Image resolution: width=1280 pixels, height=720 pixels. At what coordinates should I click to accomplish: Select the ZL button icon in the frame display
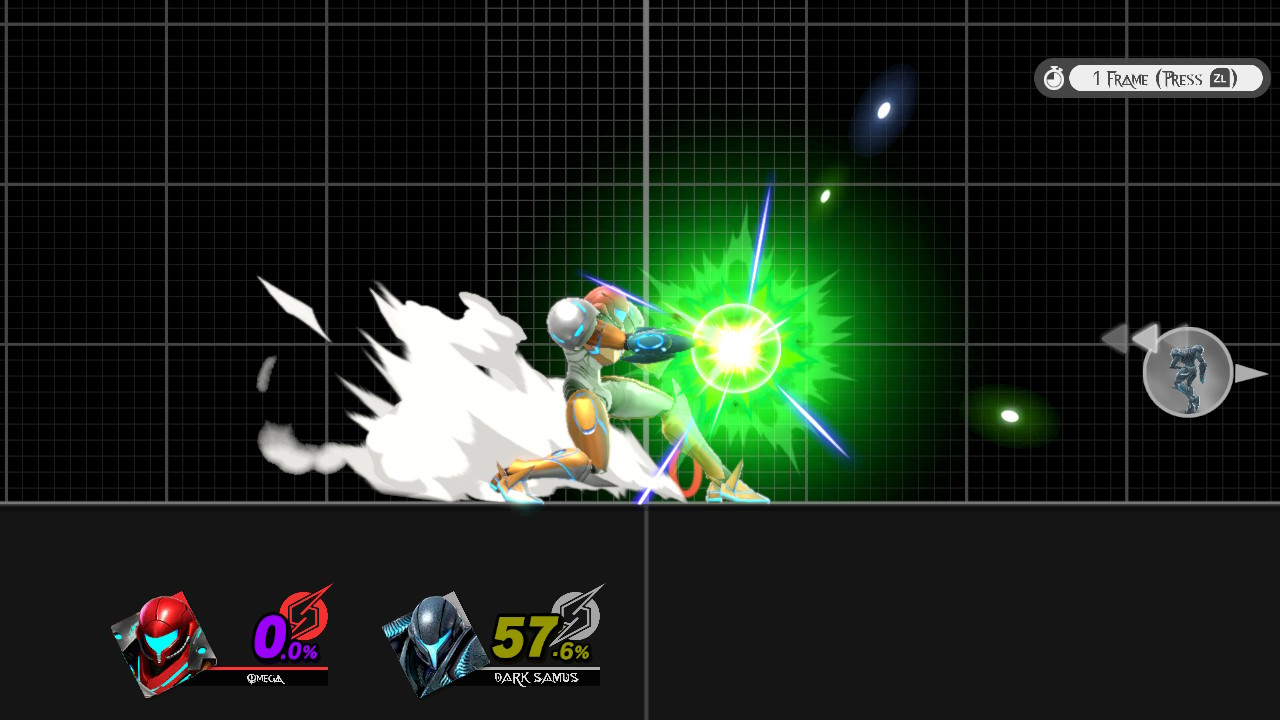click(1221, 77)
